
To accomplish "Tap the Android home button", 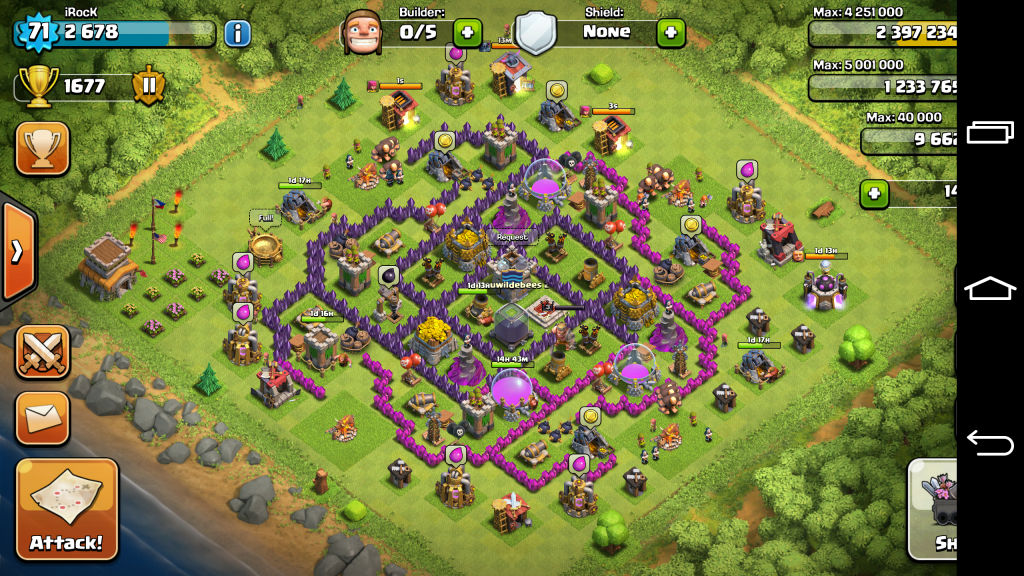I will coord(990,288).
